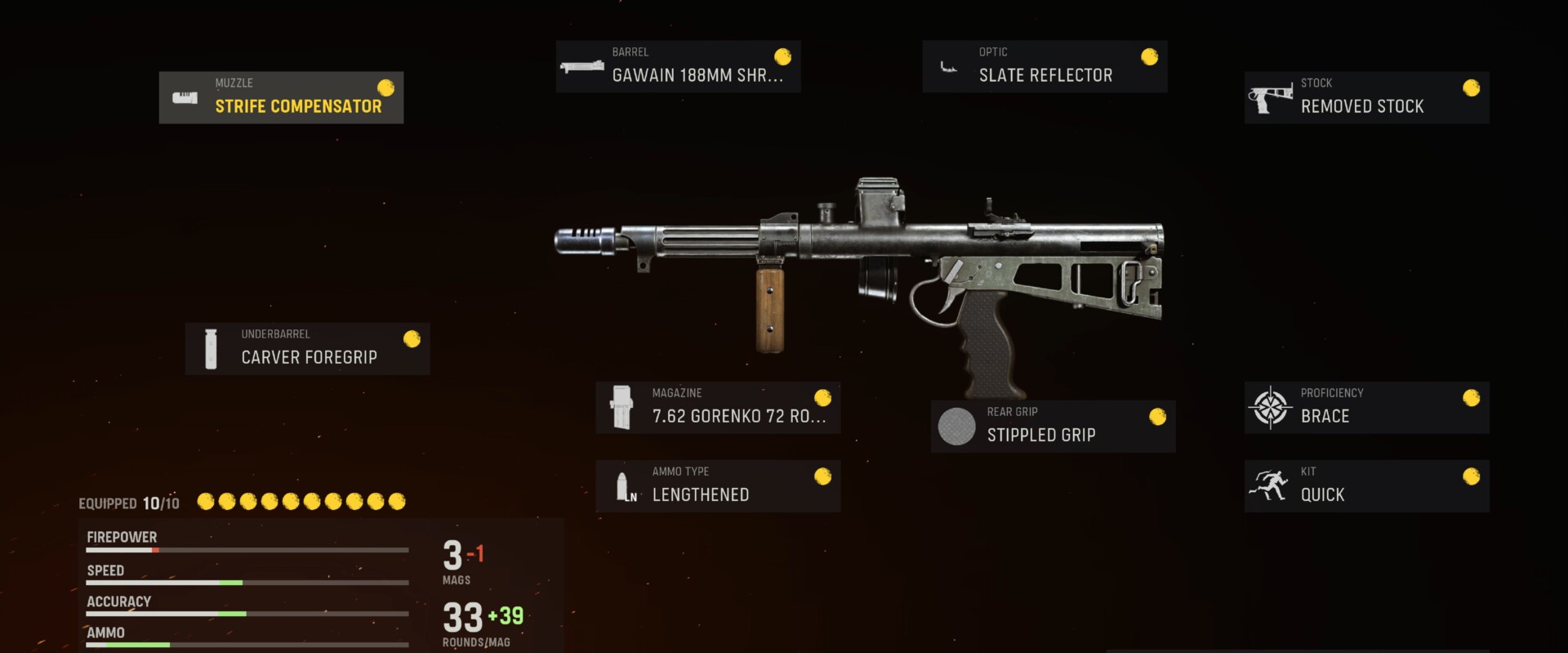Click the muzzle attachment icon

186,97
